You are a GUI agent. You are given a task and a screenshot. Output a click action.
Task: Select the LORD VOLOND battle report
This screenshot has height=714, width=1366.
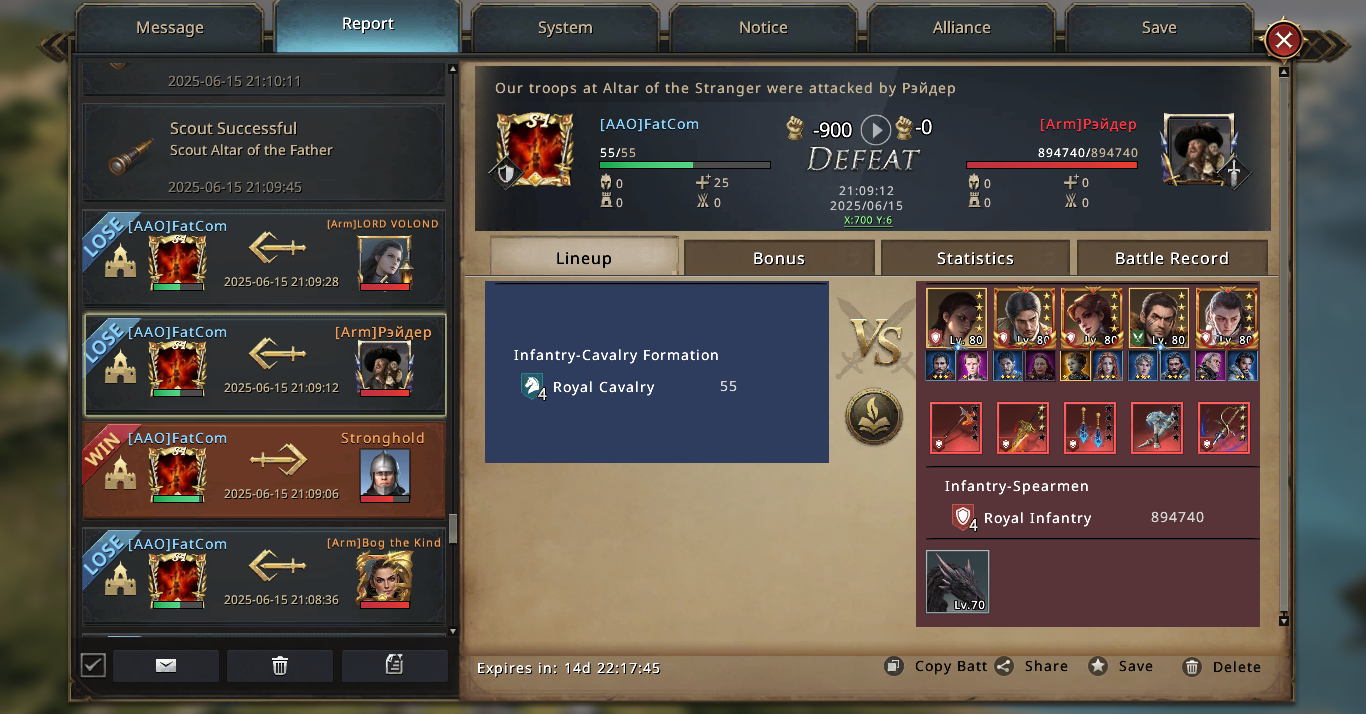click(x=264, y=258)
